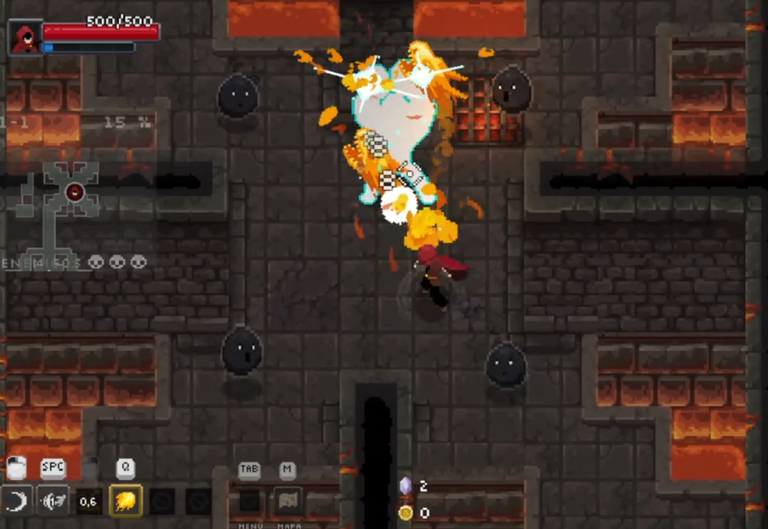The image size is (768, 529).
Task: Activate the fireball spell slot
Action: click(x=126, y=501)
